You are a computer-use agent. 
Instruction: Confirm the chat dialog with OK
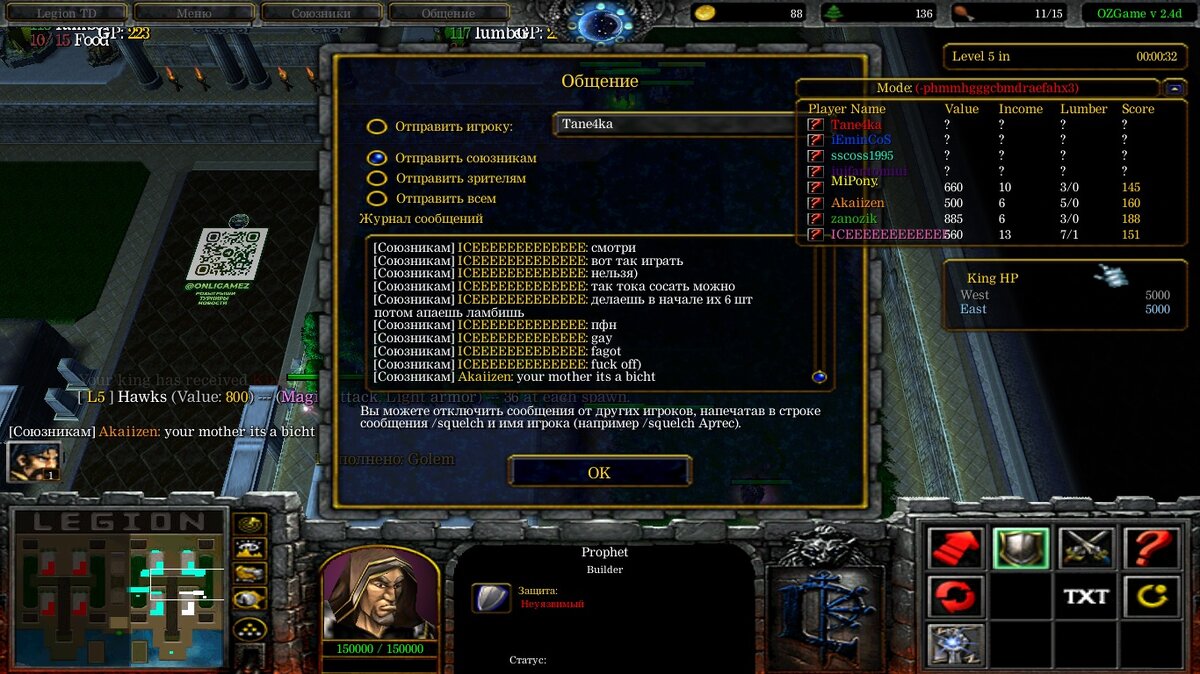point(599,472)
